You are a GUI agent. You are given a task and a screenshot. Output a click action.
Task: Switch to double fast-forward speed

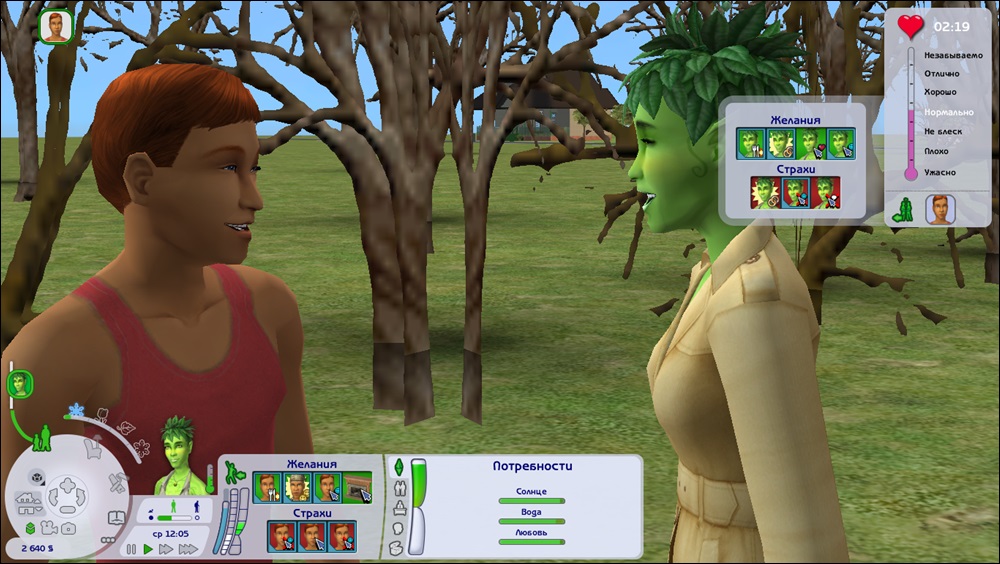pyautogui.click(x=166, y=549)
